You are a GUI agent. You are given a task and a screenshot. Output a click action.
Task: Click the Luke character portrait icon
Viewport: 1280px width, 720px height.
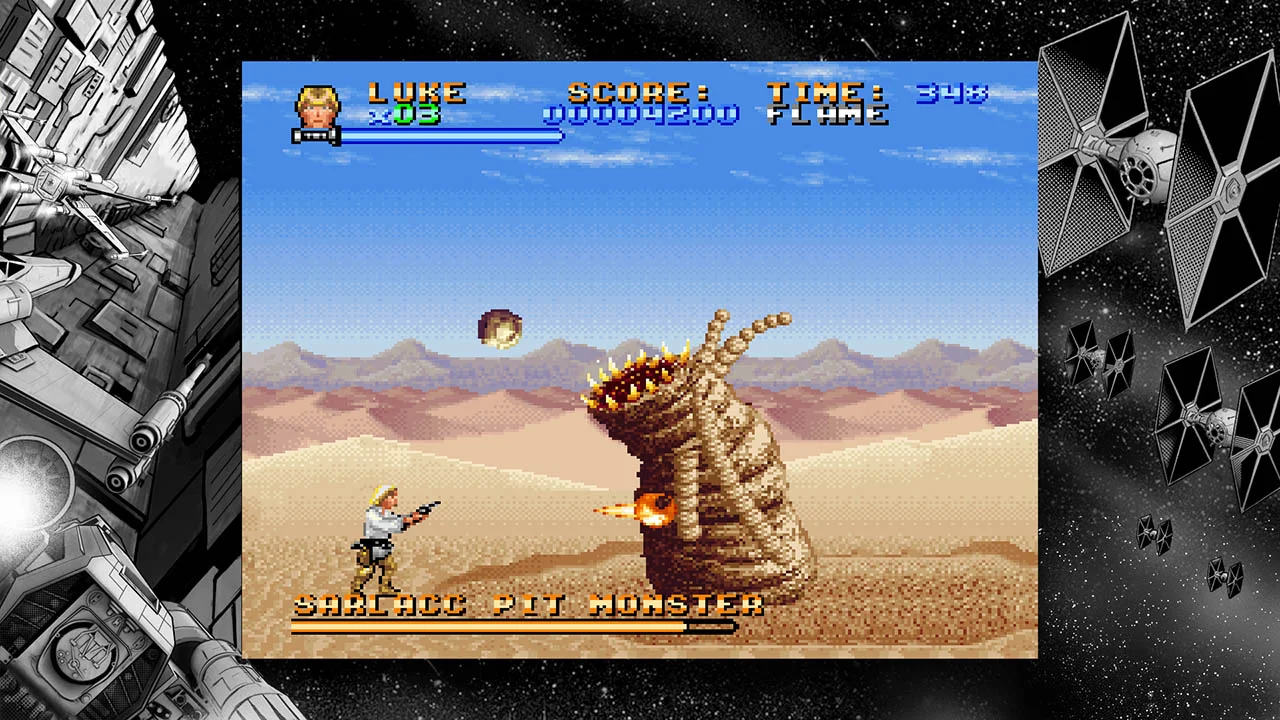click(x=315, y=108)
